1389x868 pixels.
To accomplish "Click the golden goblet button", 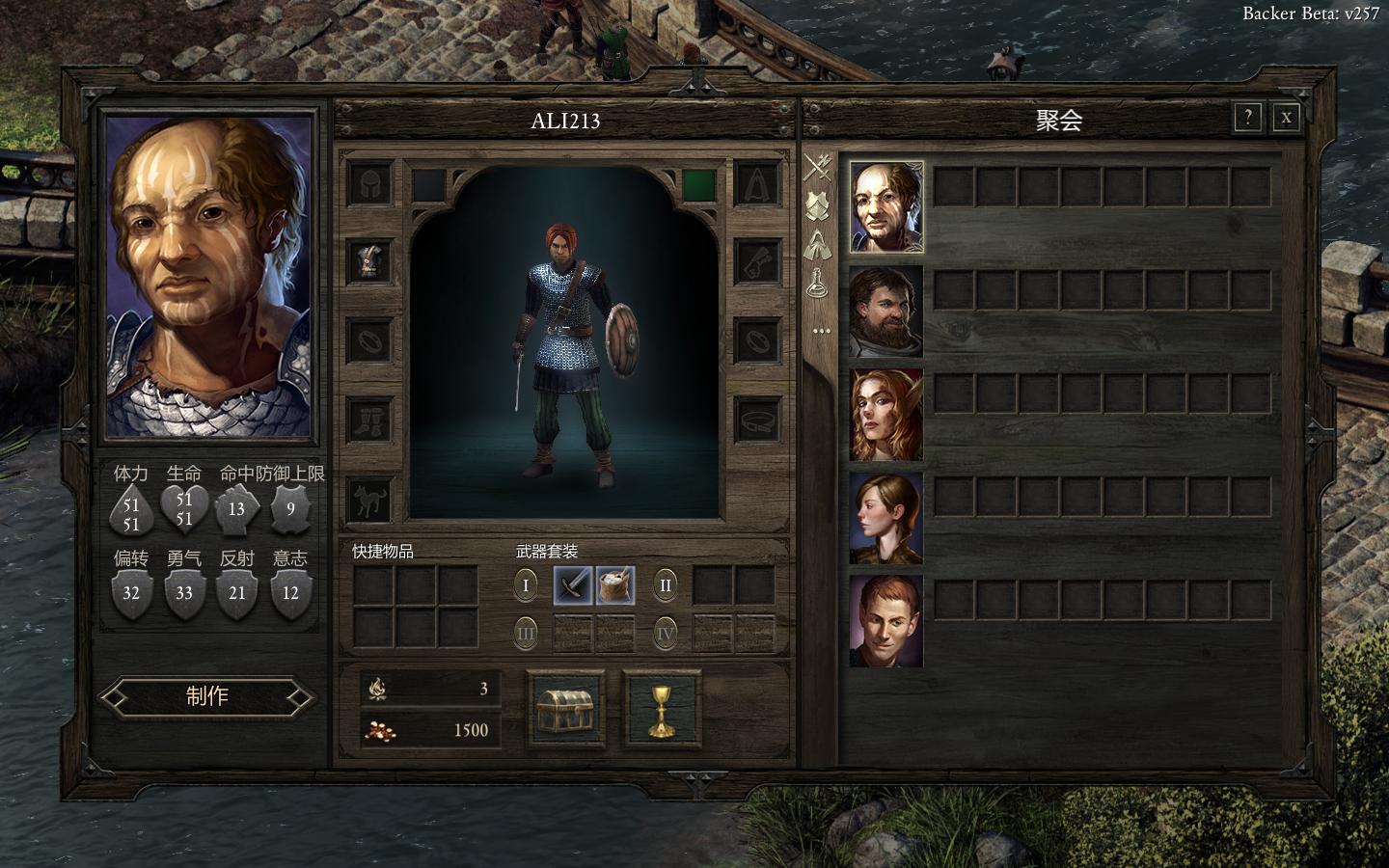I will point(661,709).
